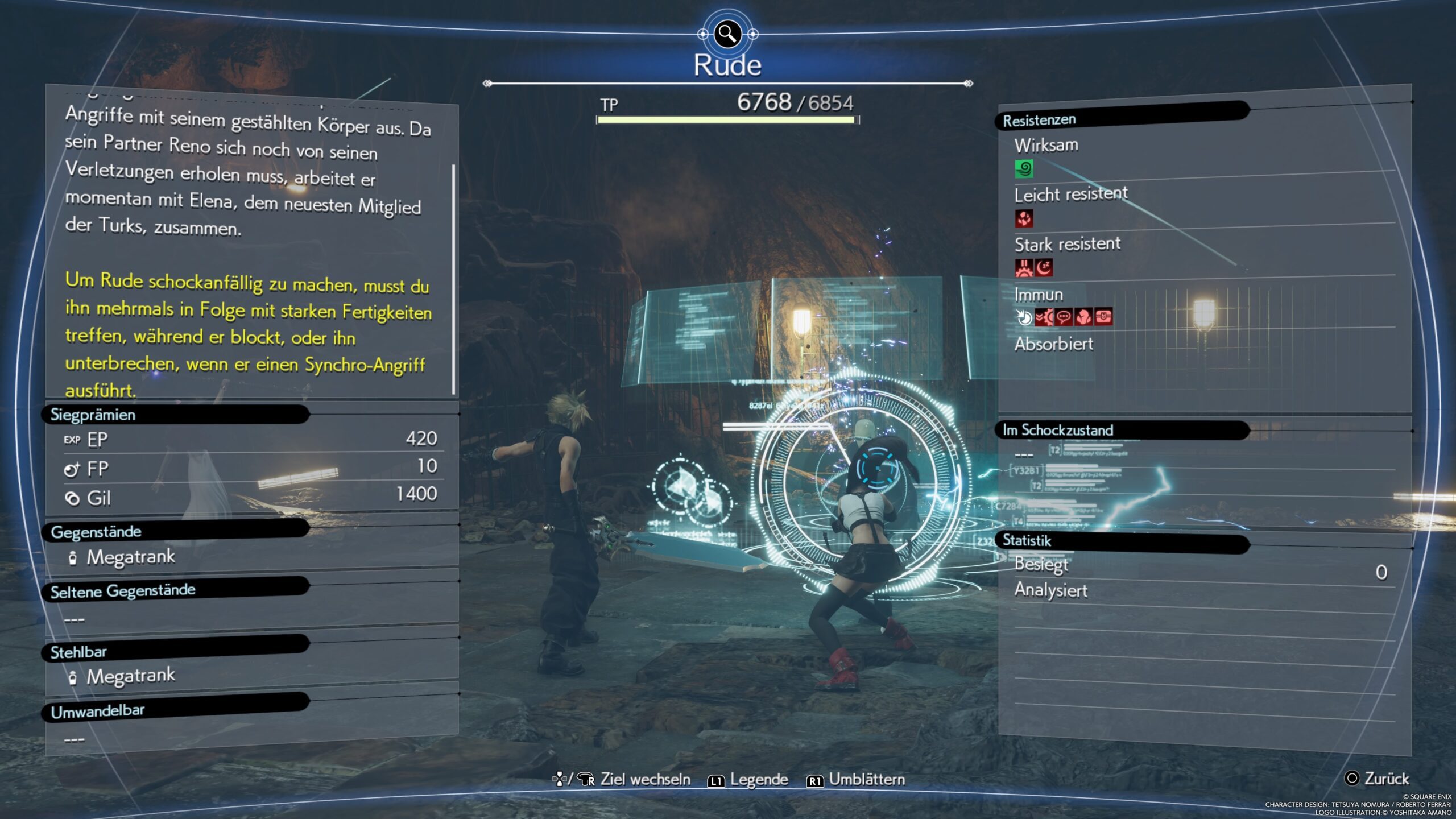Select the sleep moon resistance icon
The width and height of the screenshot is (1456, 819).
coord(1044,268)
